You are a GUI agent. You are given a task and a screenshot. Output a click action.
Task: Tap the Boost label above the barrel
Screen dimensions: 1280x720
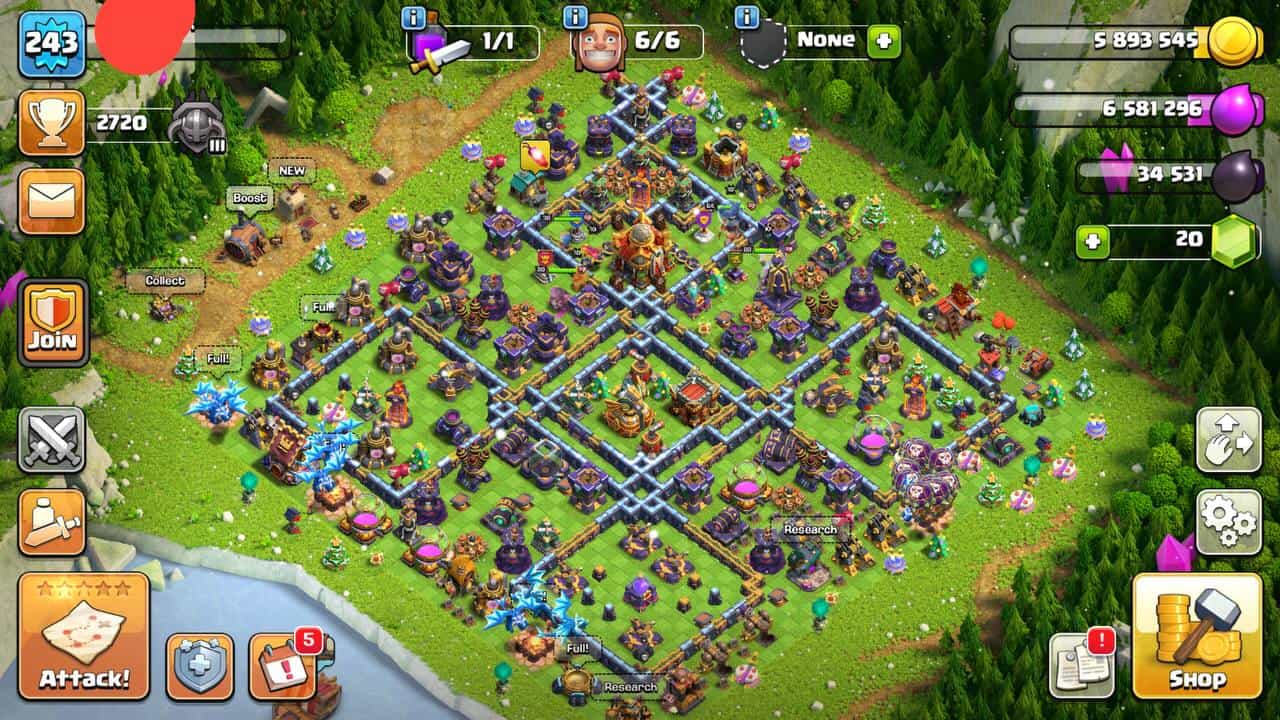click(250, 198)
